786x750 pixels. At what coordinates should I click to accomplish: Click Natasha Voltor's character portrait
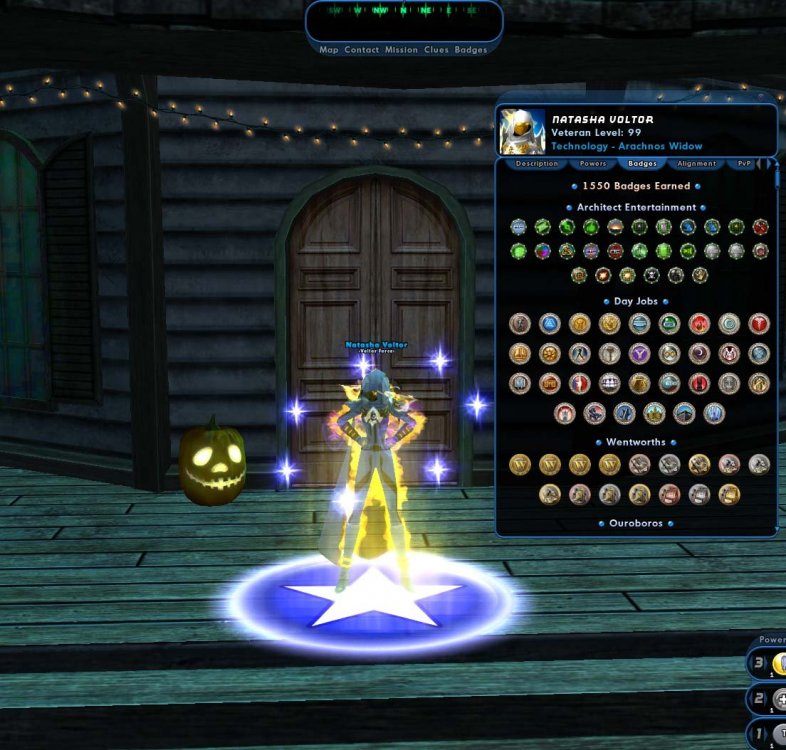click(x=522, y=131)
